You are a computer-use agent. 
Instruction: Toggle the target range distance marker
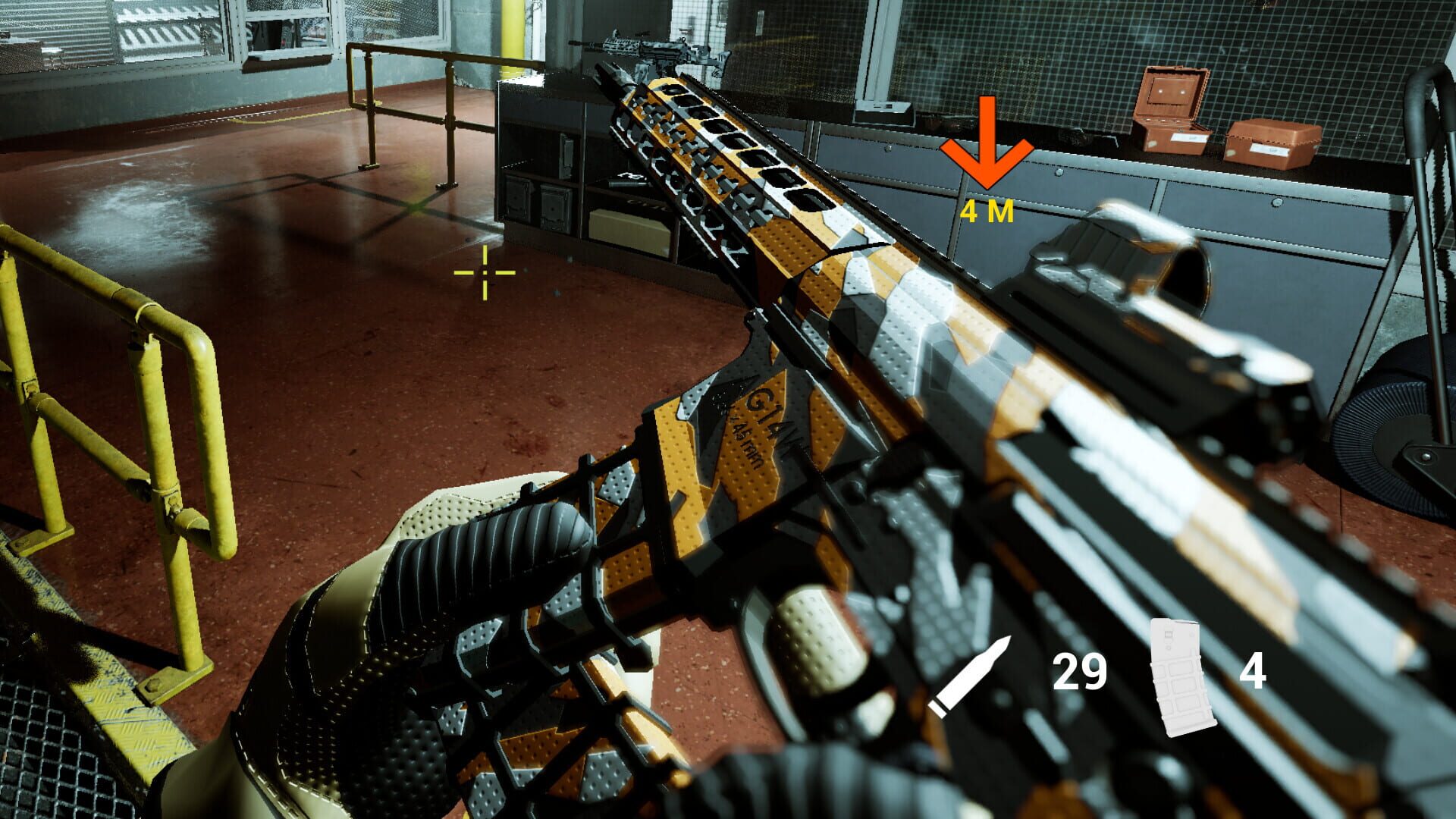tap(988, 212)
